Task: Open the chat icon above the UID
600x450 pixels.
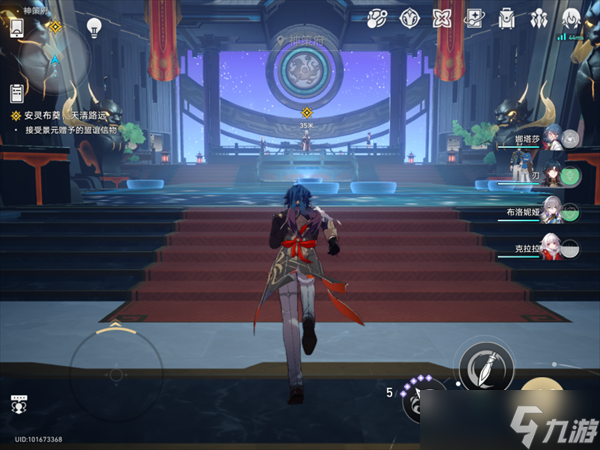Action: point(18,404)
